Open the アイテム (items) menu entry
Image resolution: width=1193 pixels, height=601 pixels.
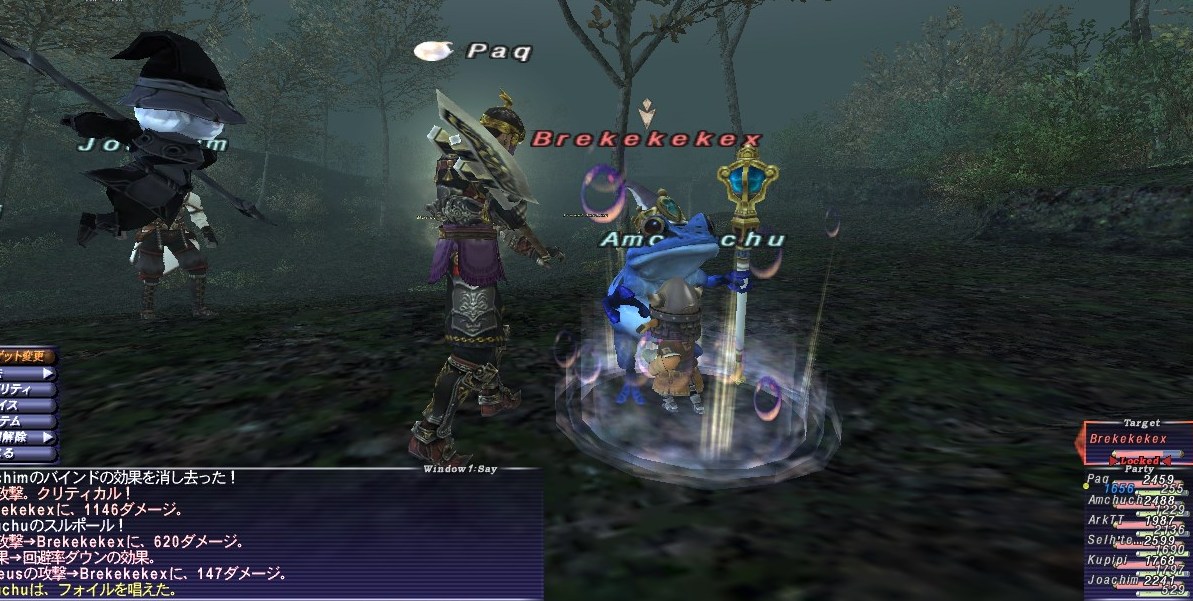tap(27, 421)
